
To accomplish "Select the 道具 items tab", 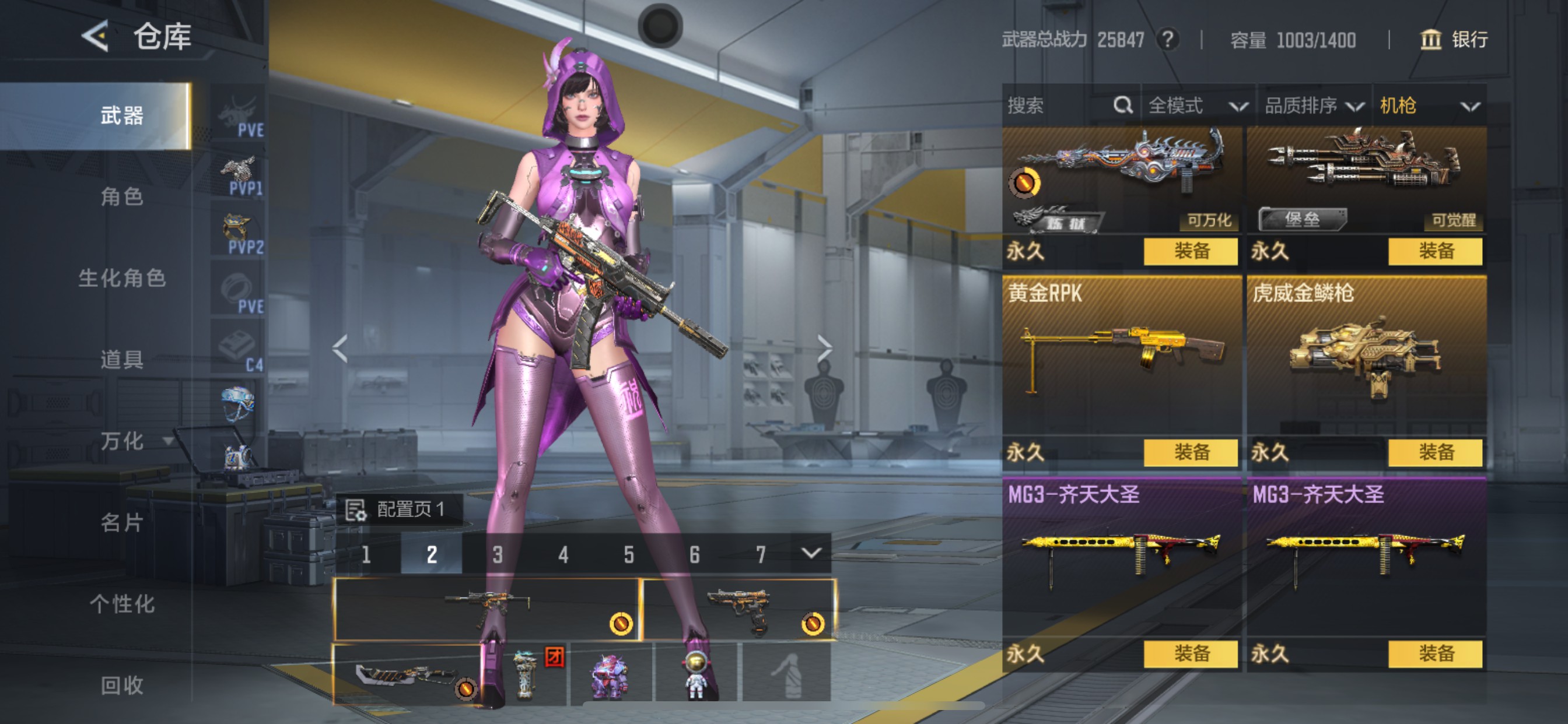I will pos(122,360).
